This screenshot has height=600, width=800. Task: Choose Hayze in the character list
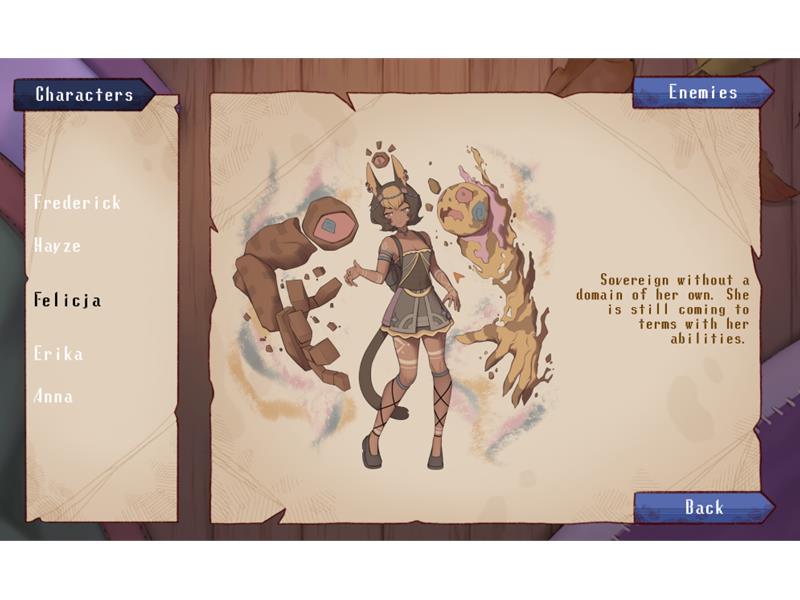point(57,245)
